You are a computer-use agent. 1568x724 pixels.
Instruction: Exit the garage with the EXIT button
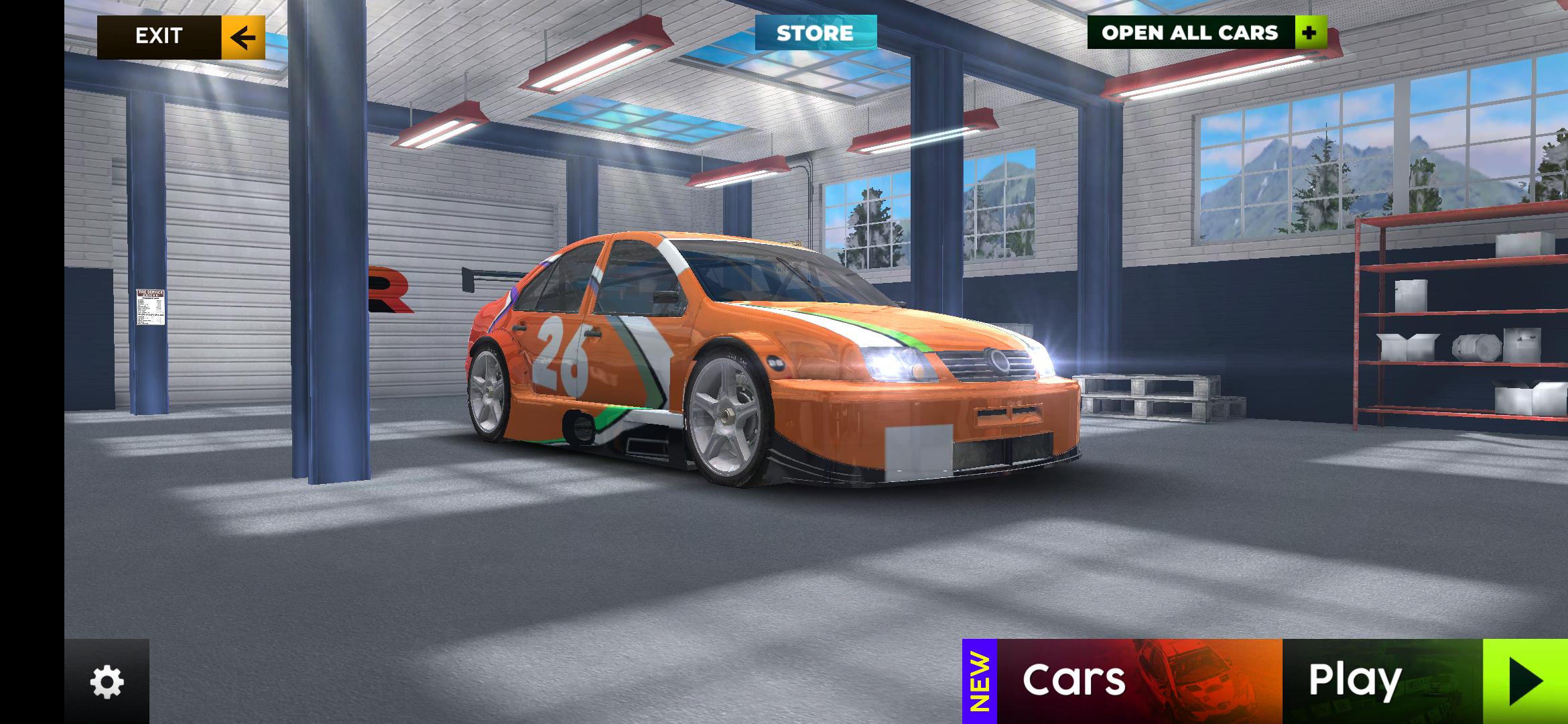(181, 37)
